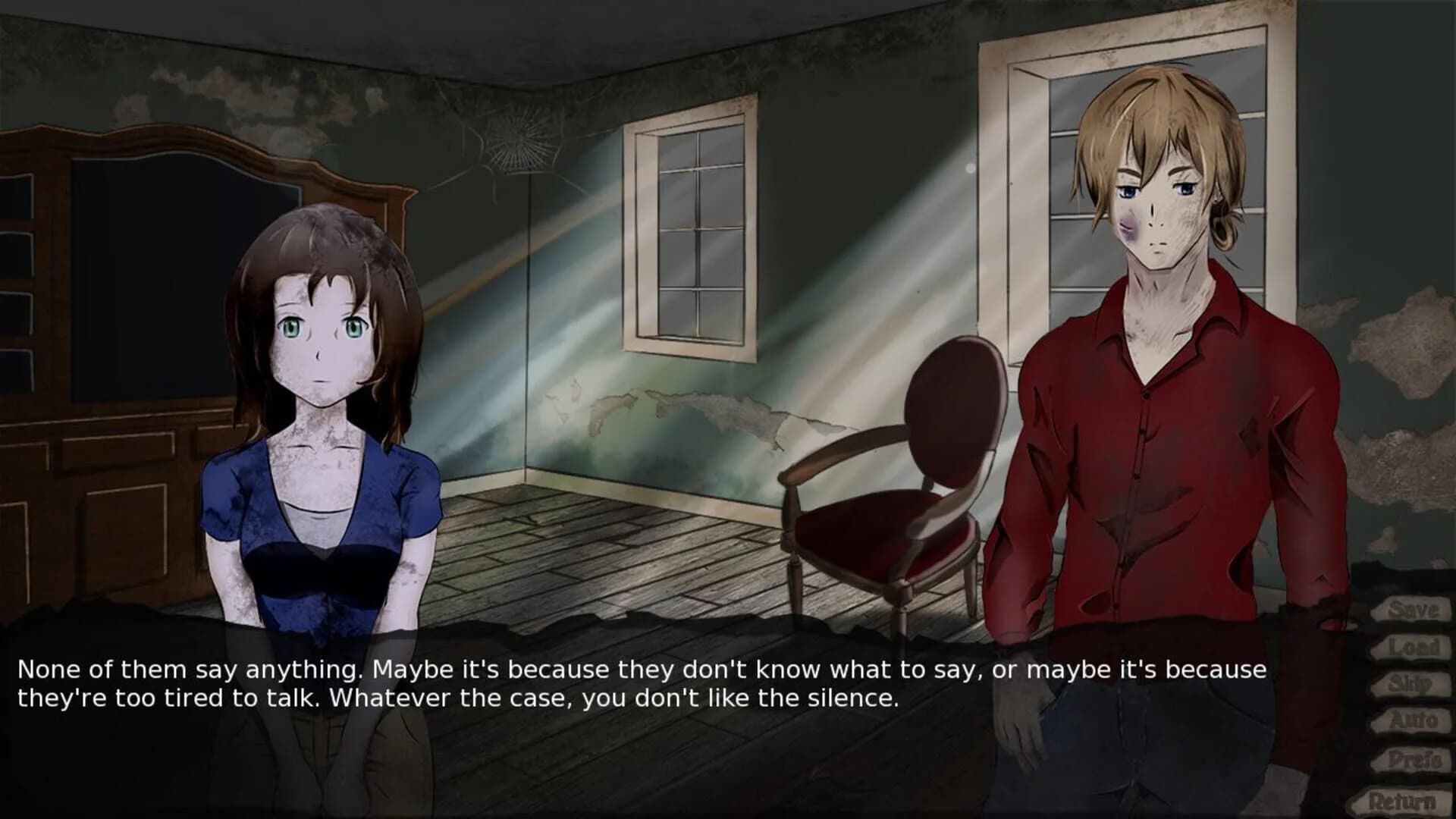Screen dimensions: 1456x819
Task: Select the Skip menu entry
Action: click(x=1412, y=682)
